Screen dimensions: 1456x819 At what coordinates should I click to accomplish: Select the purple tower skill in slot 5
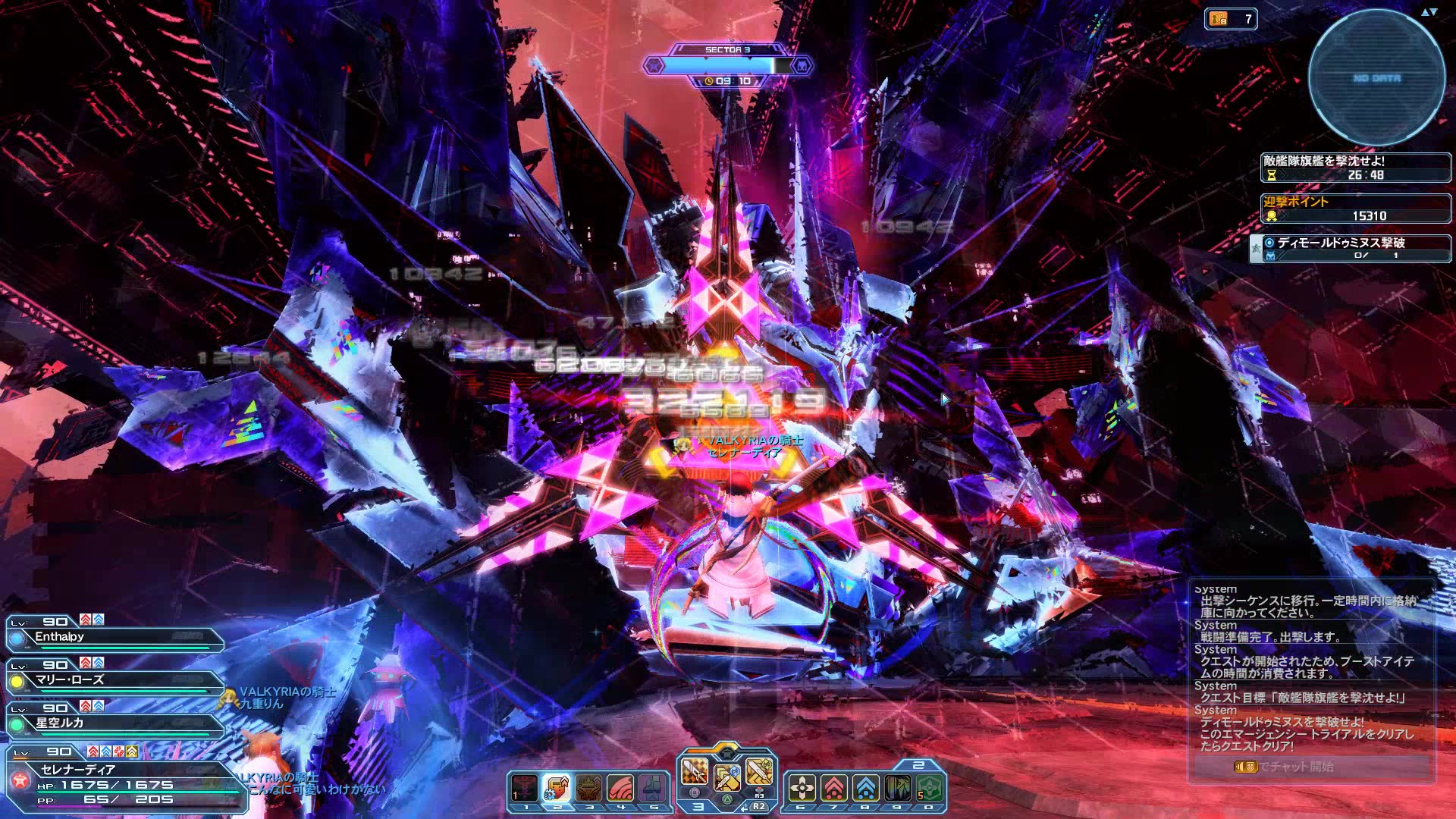[652, 789]
